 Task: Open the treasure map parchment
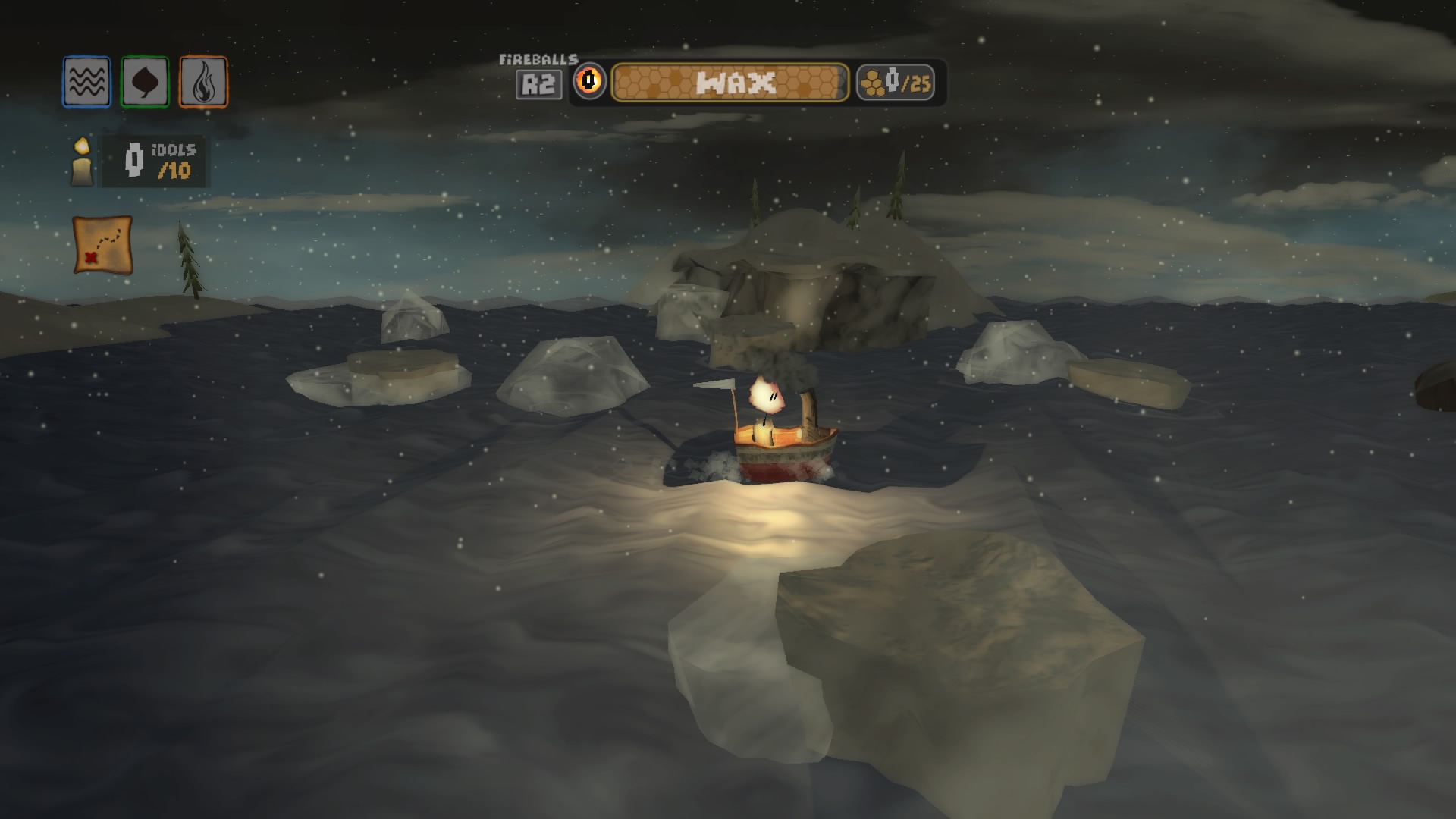pos(103,244)
